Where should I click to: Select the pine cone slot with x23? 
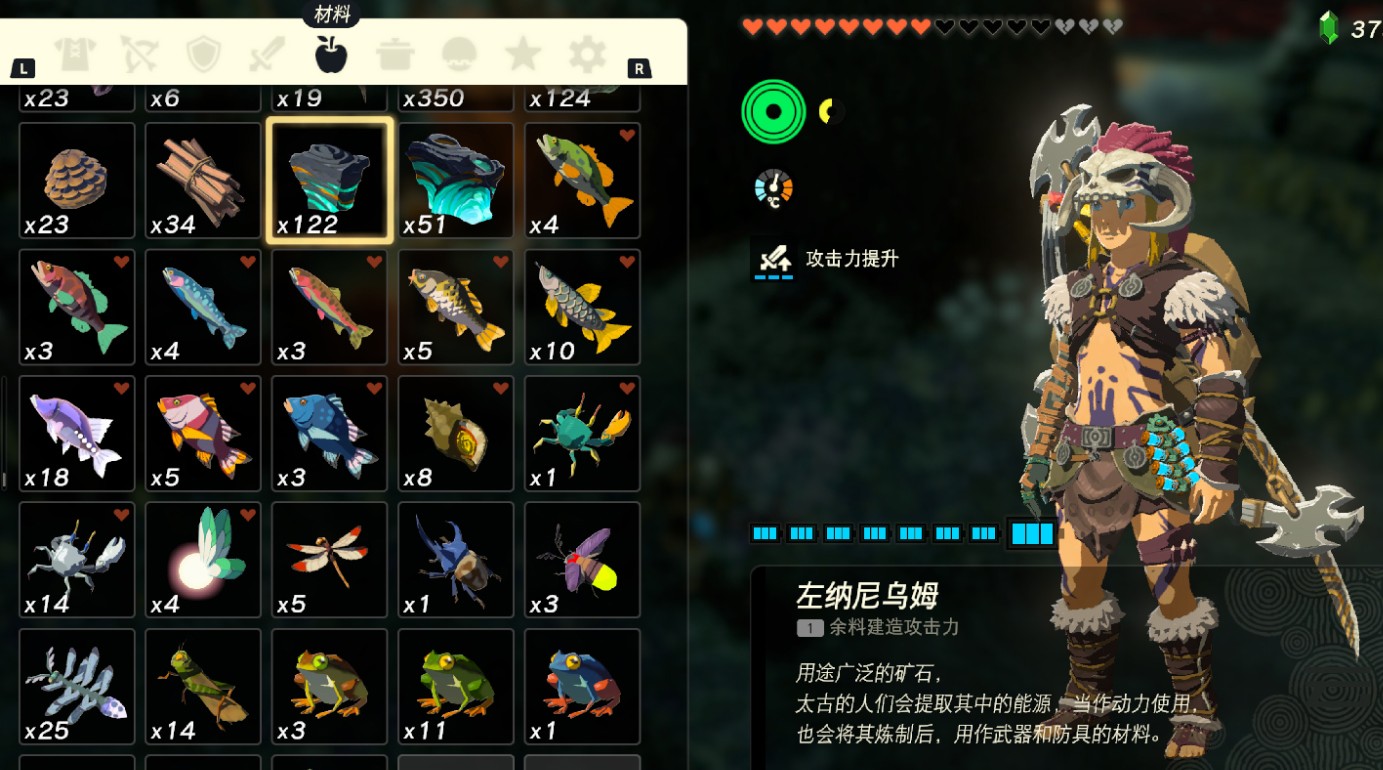[x=77, y=181]
